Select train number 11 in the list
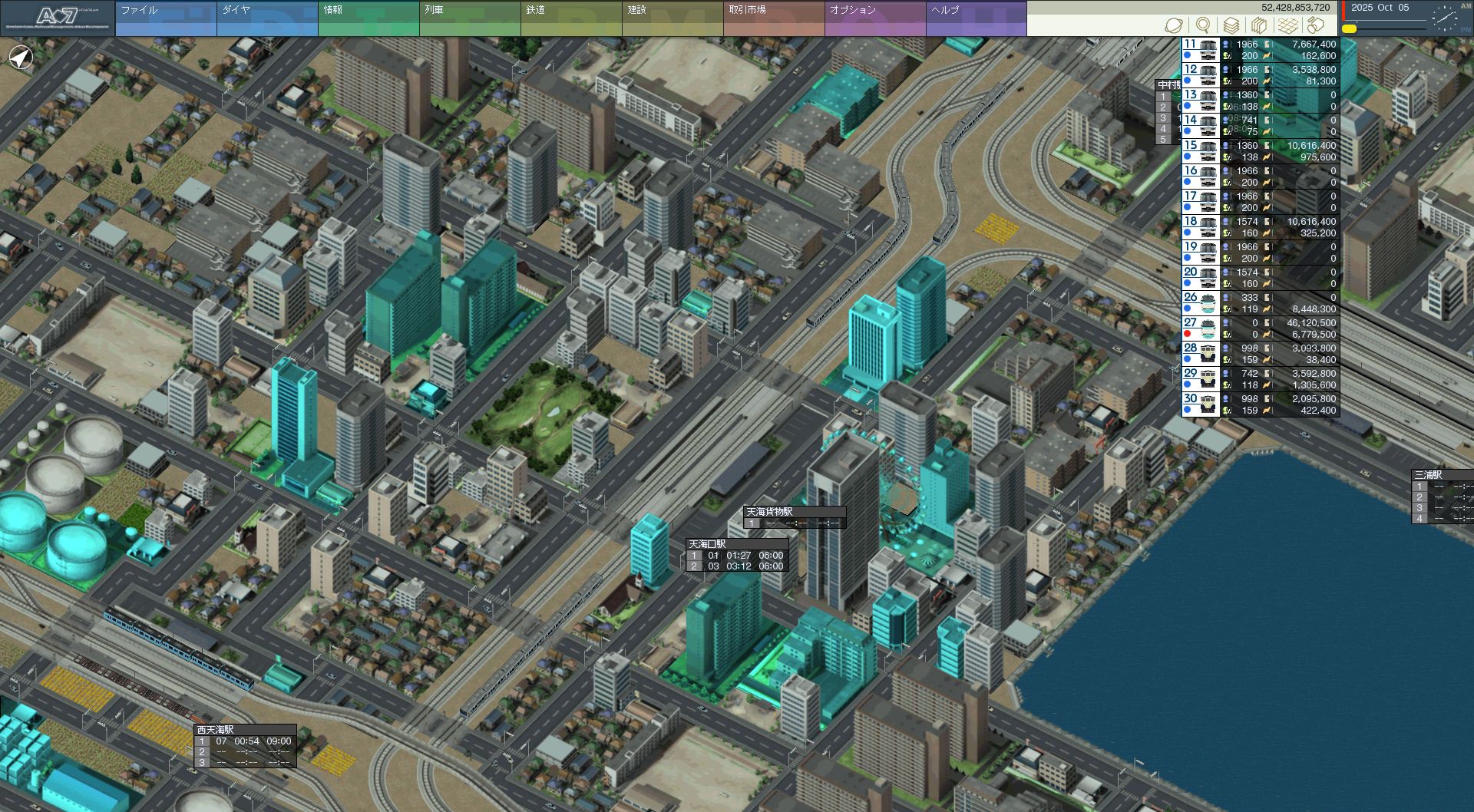 tap(1260, 50)
